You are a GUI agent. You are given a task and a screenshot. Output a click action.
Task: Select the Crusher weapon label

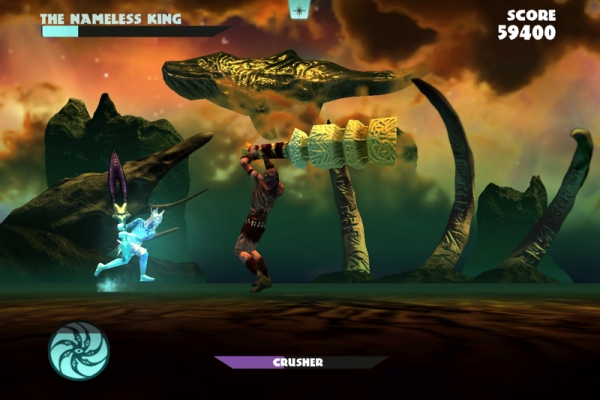[299, 362]
